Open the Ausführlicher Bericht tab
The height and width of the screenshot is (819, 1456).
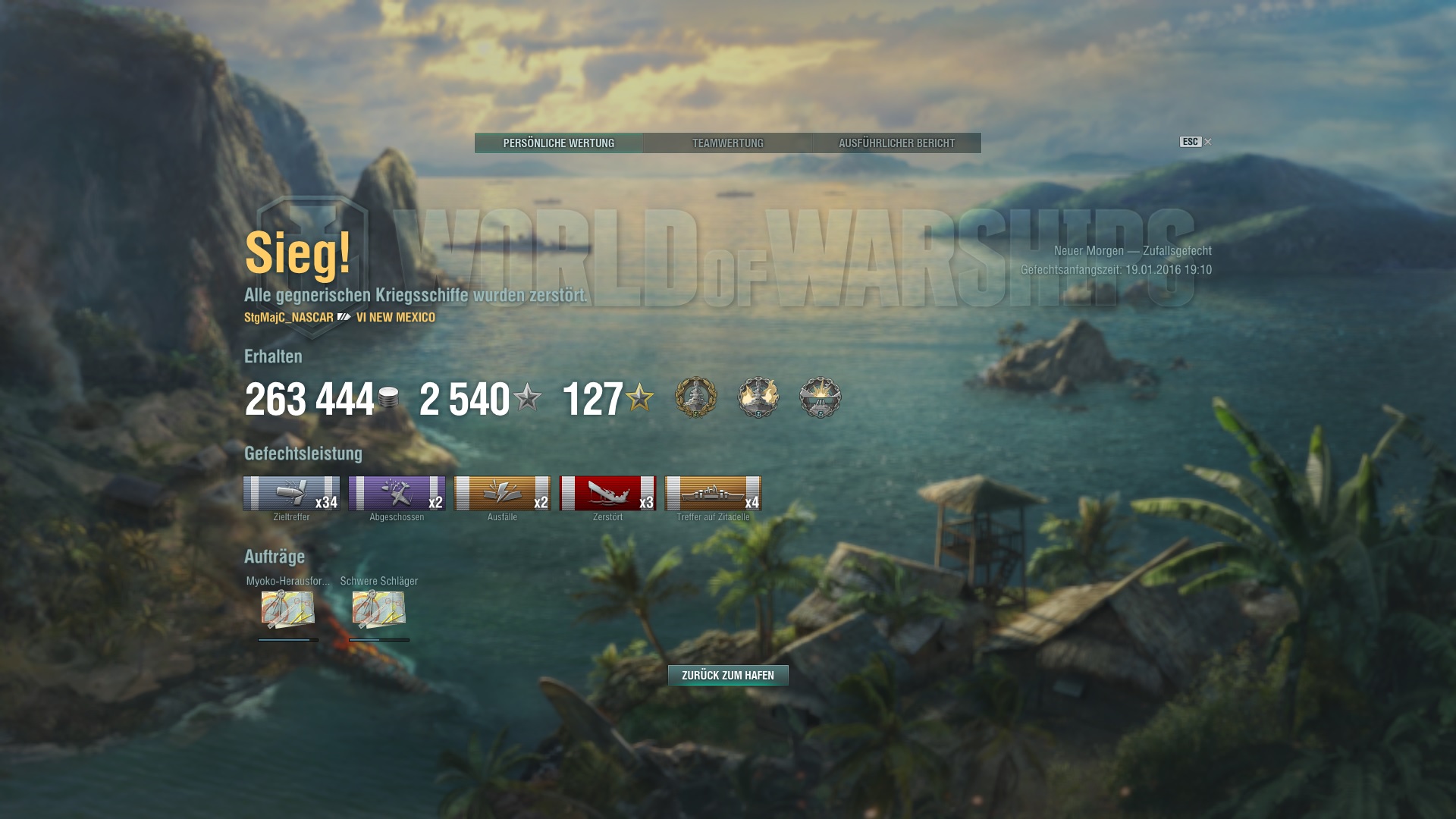pyautogui.click(x=896, y=143)
